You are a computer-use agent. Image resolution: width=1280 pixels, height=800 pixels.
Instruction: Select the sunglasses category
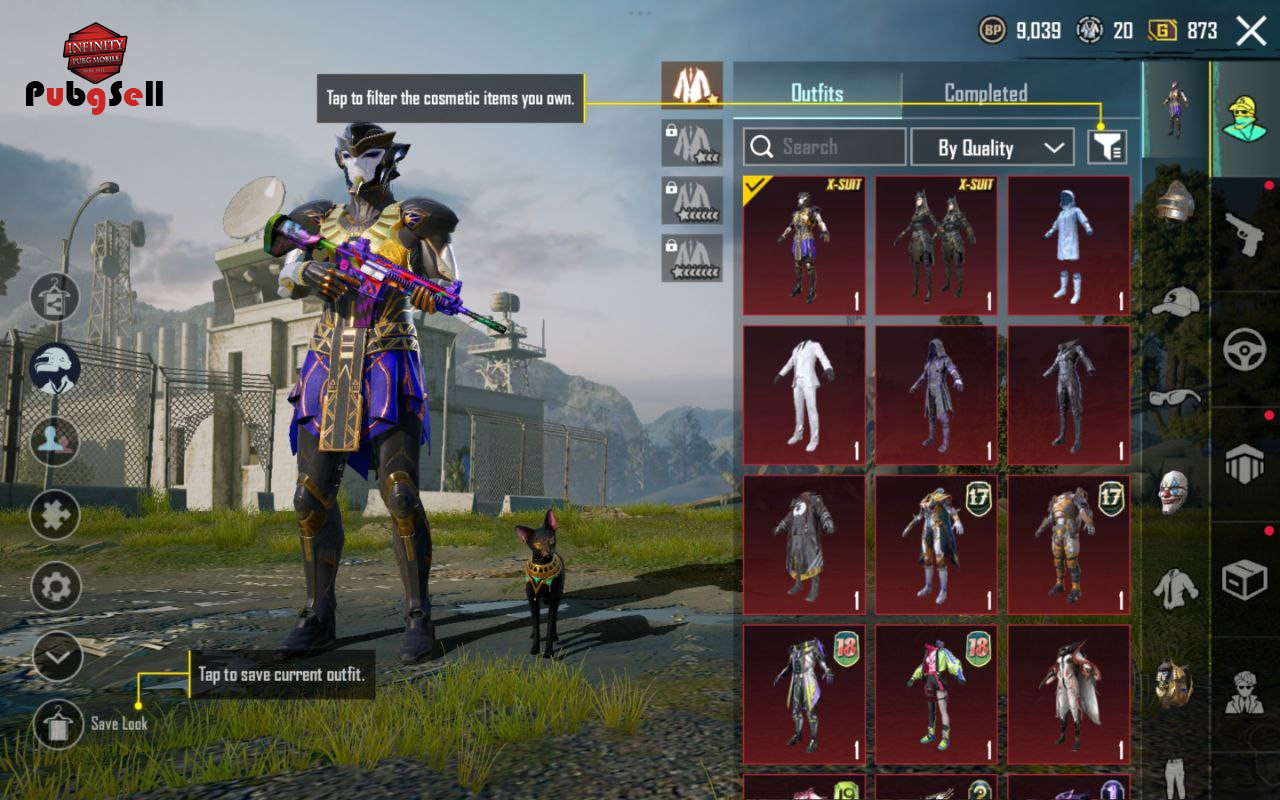coord(1175,396)
